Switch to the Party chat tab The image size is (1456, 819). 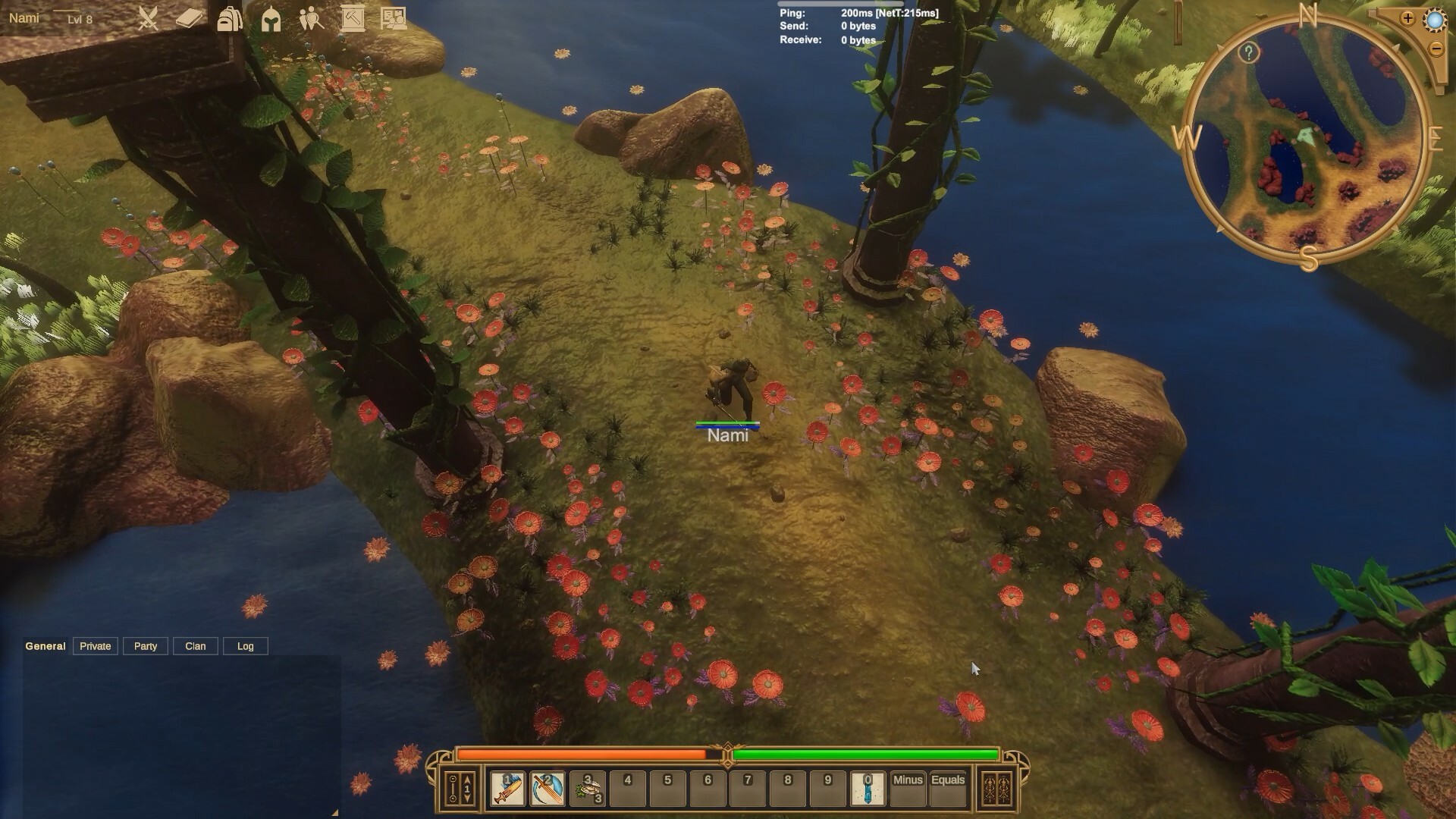click(x=145, y=646)
